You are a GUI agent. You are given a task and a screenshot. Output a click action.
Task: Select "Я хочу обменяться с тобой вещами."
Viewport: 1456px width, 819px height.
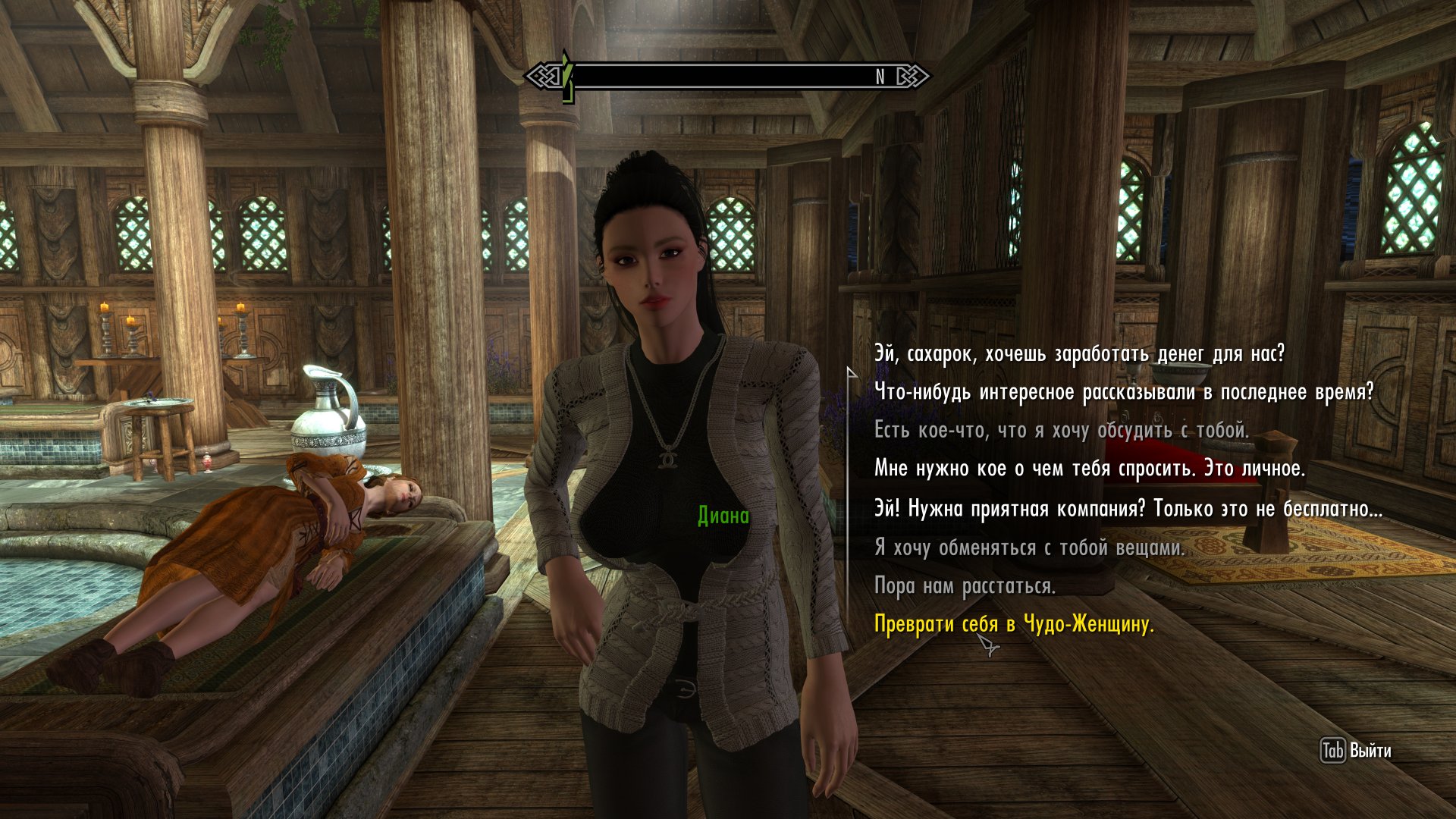[x=1028, y=548]
